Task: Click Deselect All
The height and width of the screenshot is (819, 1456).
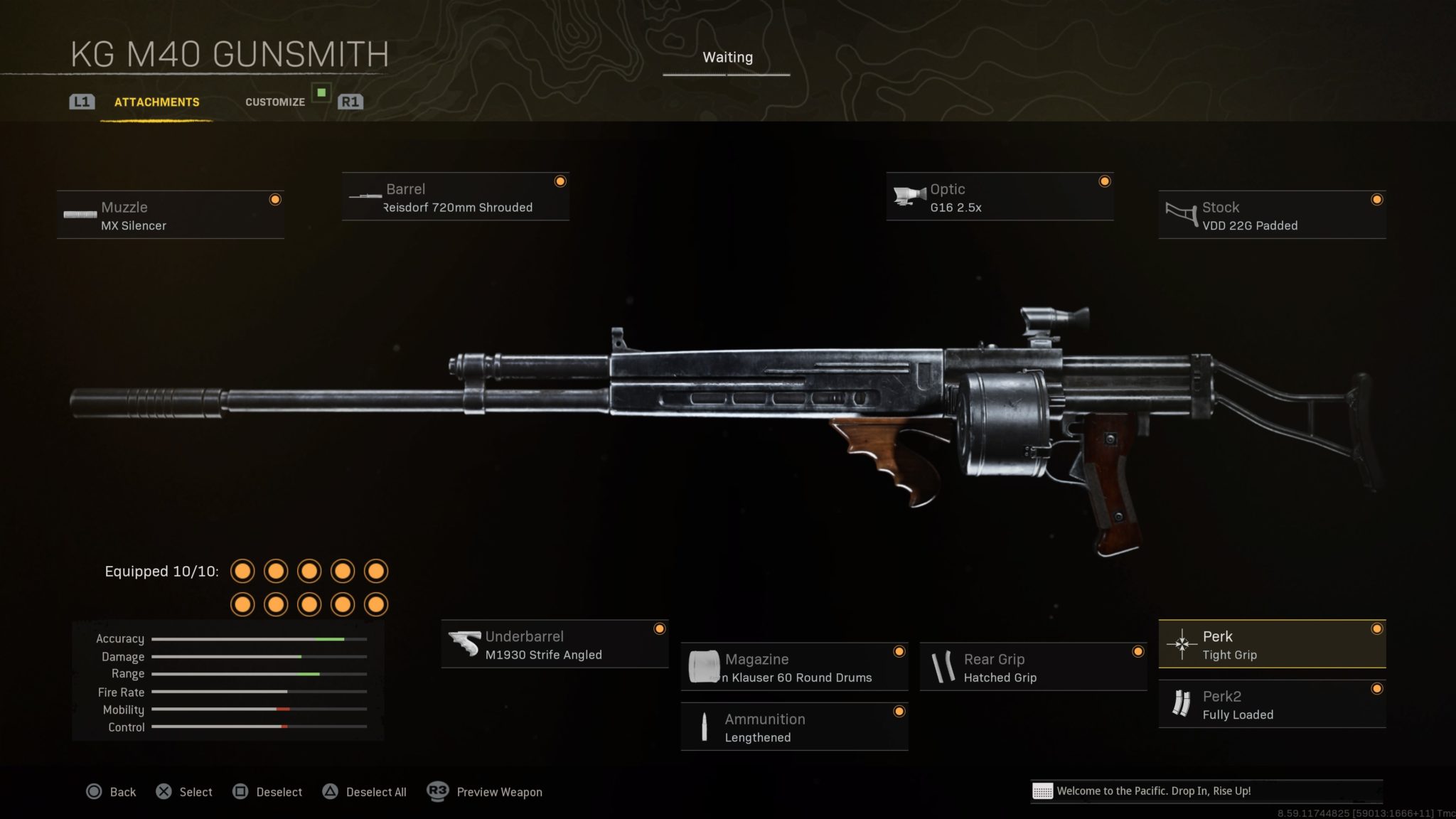Action: pyautogui.click(x=375, y=791)
